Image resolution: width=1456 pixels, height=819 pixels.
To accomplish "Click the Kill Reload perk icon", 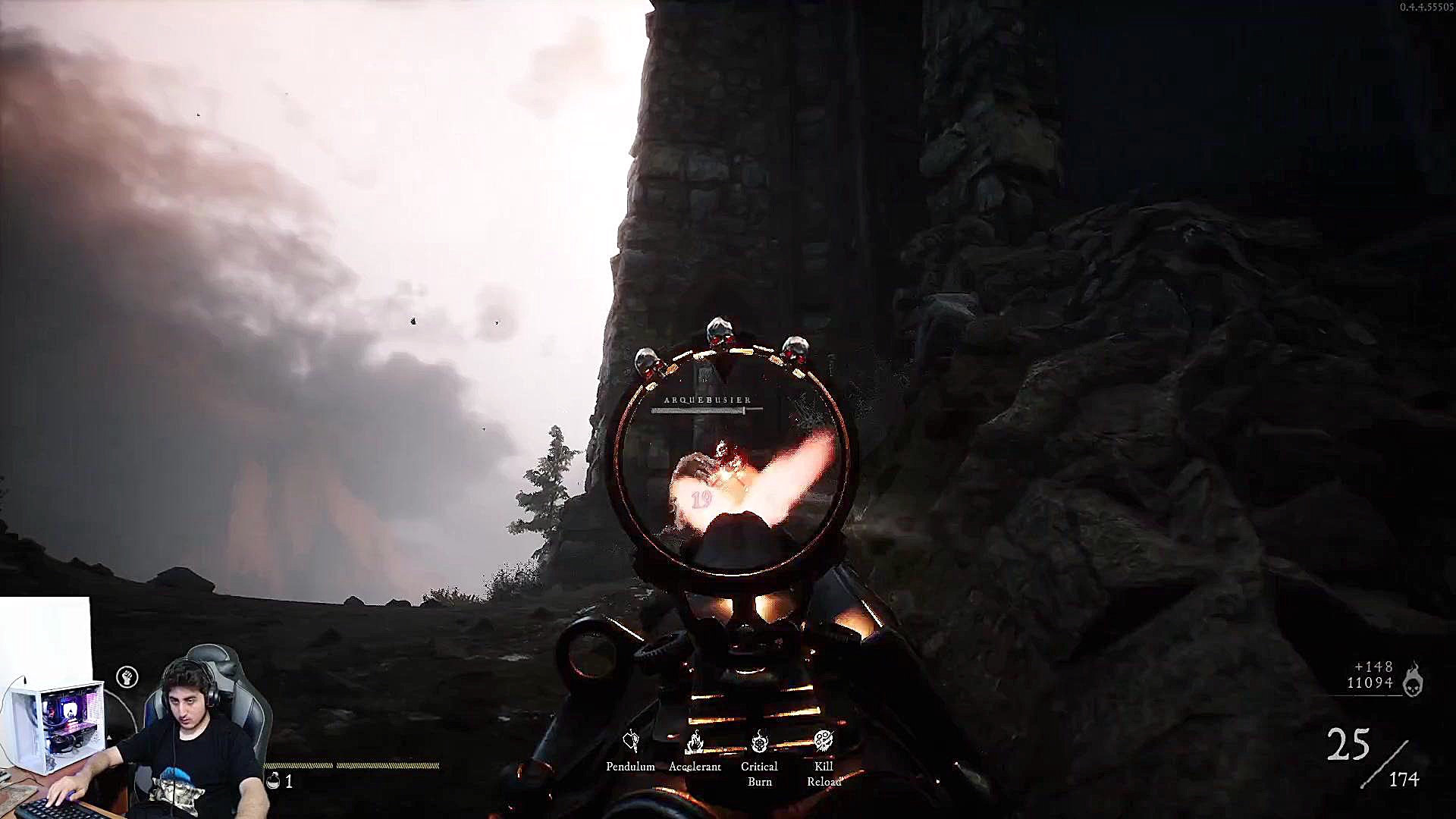I will 824,740.
